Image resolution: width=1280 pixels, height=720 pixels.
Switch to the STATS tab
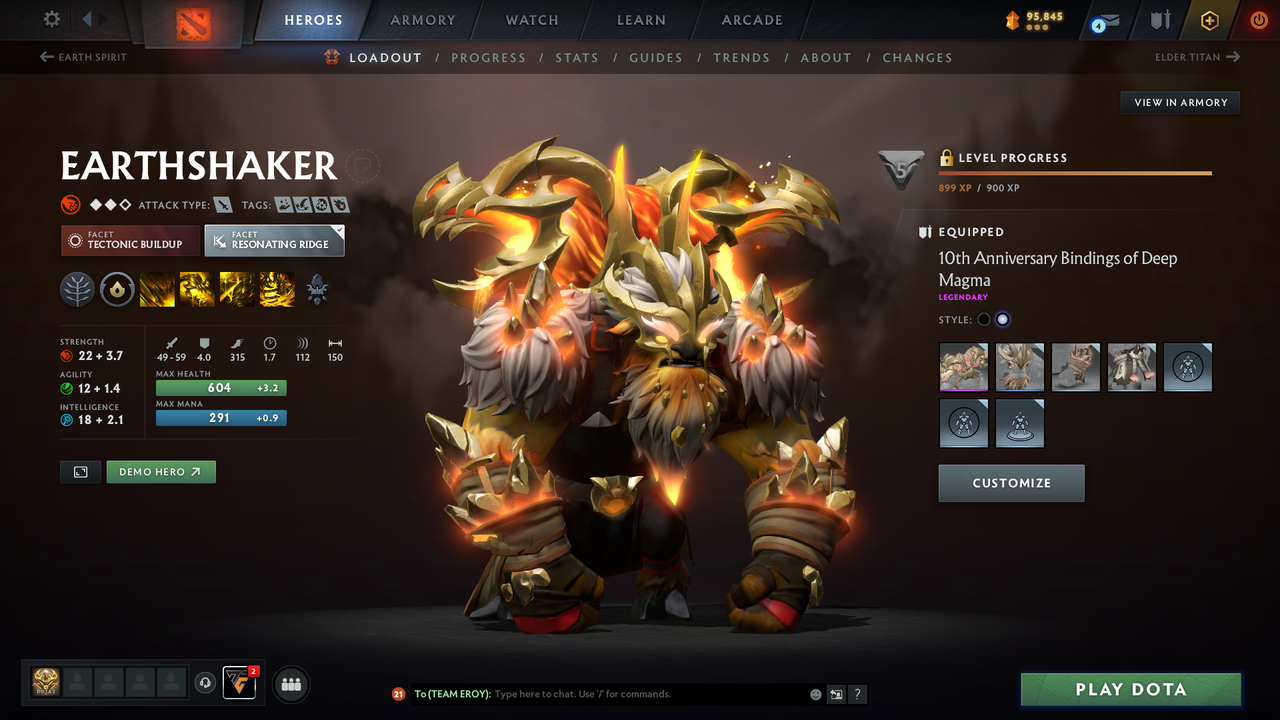(x=577, y=57)
